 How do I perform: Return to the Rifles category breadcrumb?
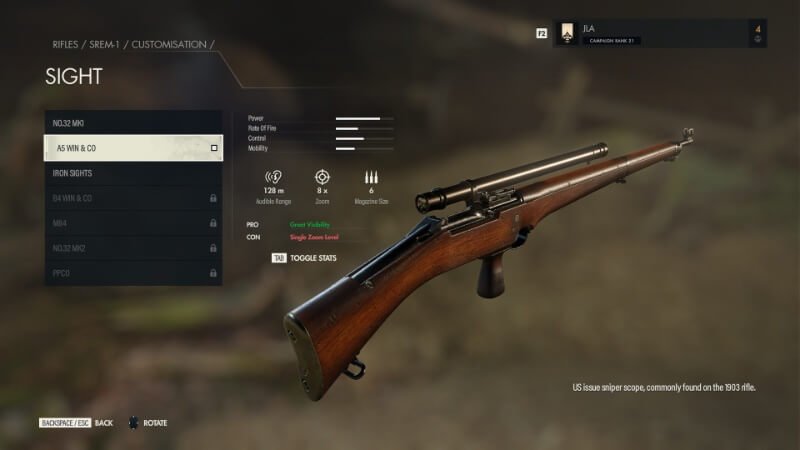tap(65, 45)
